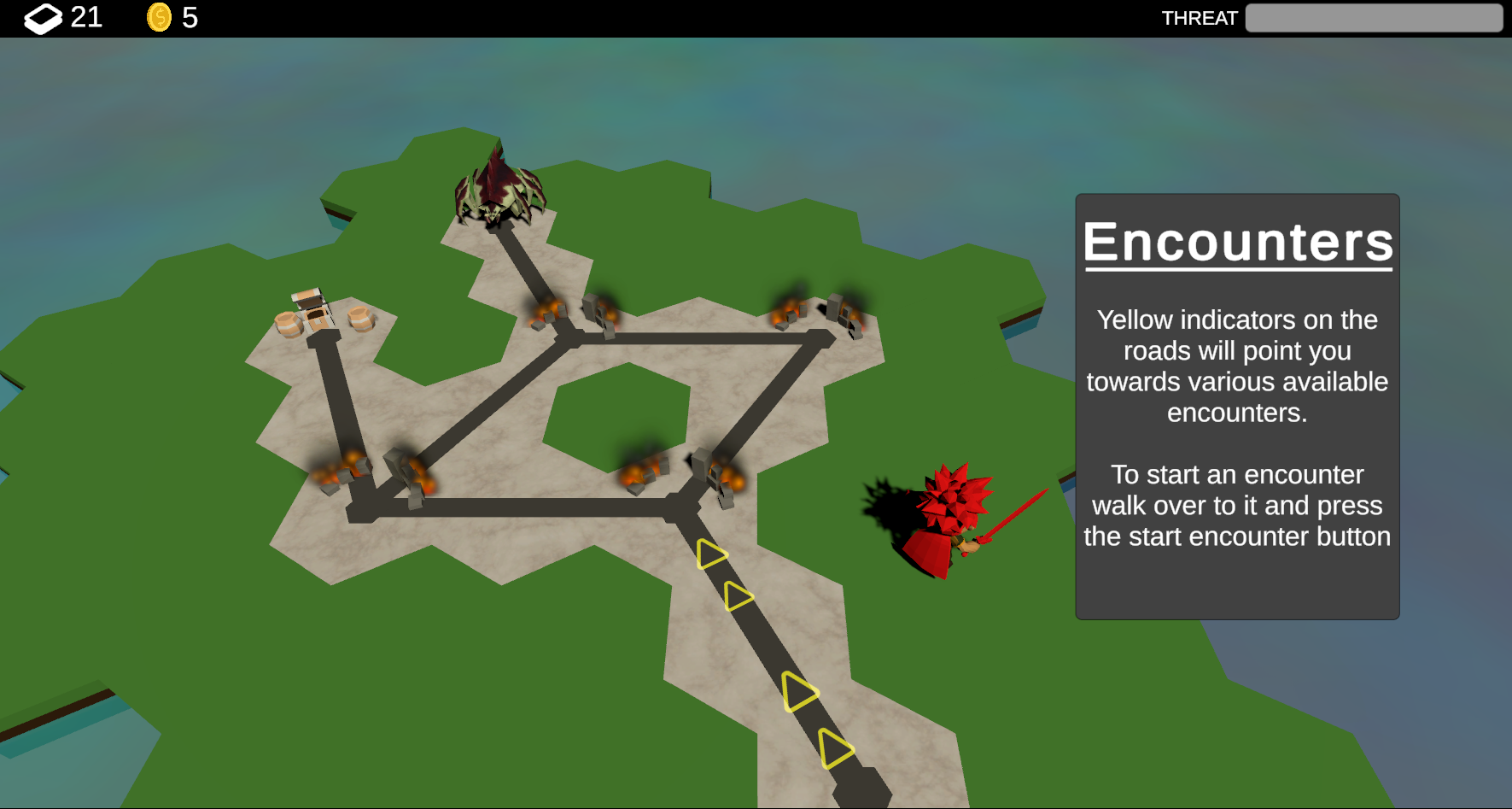This screenshot has width=1512, height=809.
Task: Dismiss the Encounters tutorial panel
Action: click(x=1236, y=407)
